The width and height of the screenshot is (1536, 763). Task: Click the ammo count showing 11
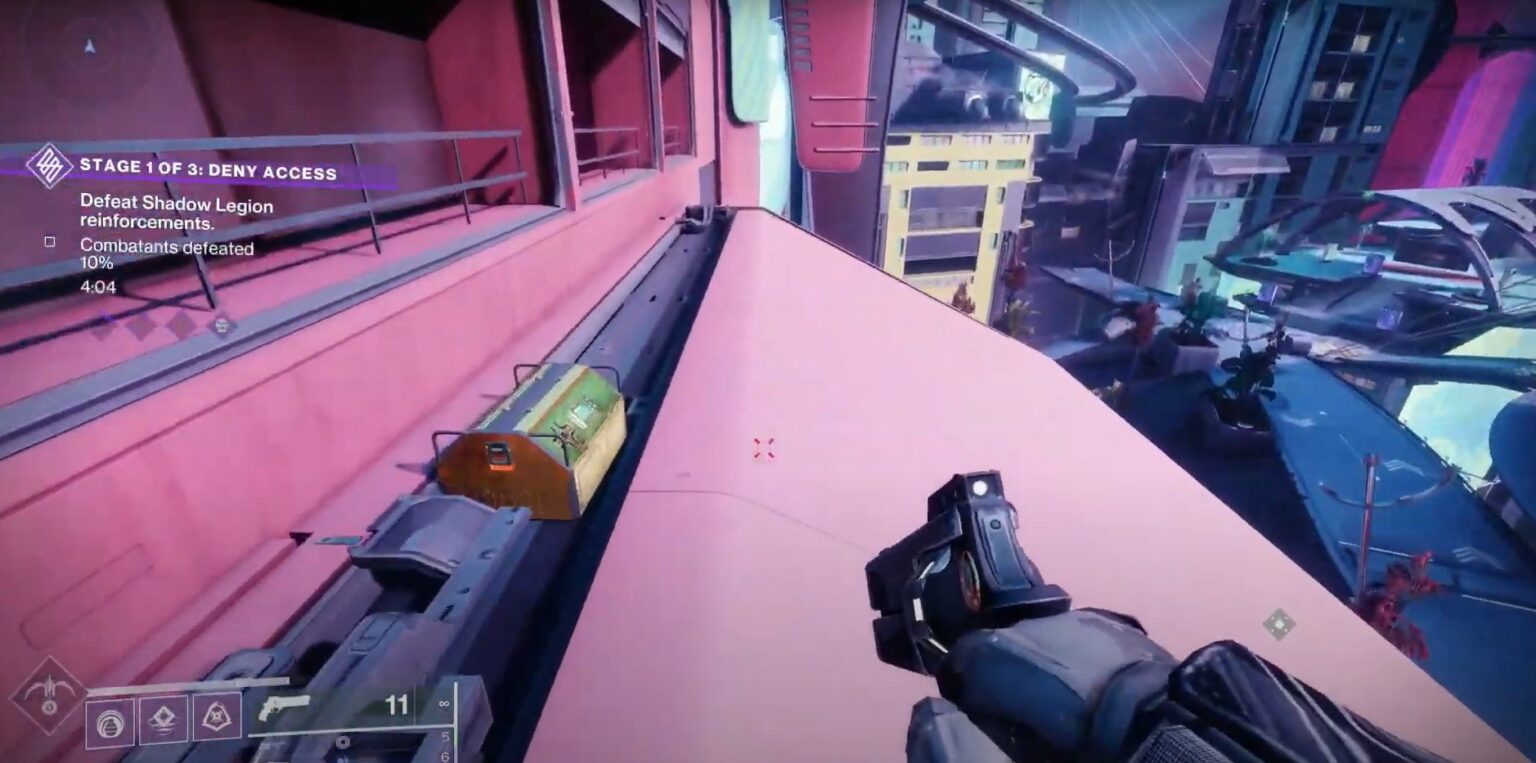(397, 702)
